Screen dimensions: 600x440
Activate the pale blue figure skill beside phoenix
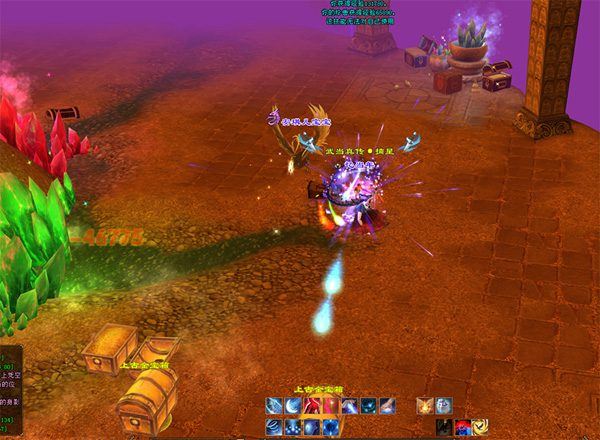click(444, 406)
